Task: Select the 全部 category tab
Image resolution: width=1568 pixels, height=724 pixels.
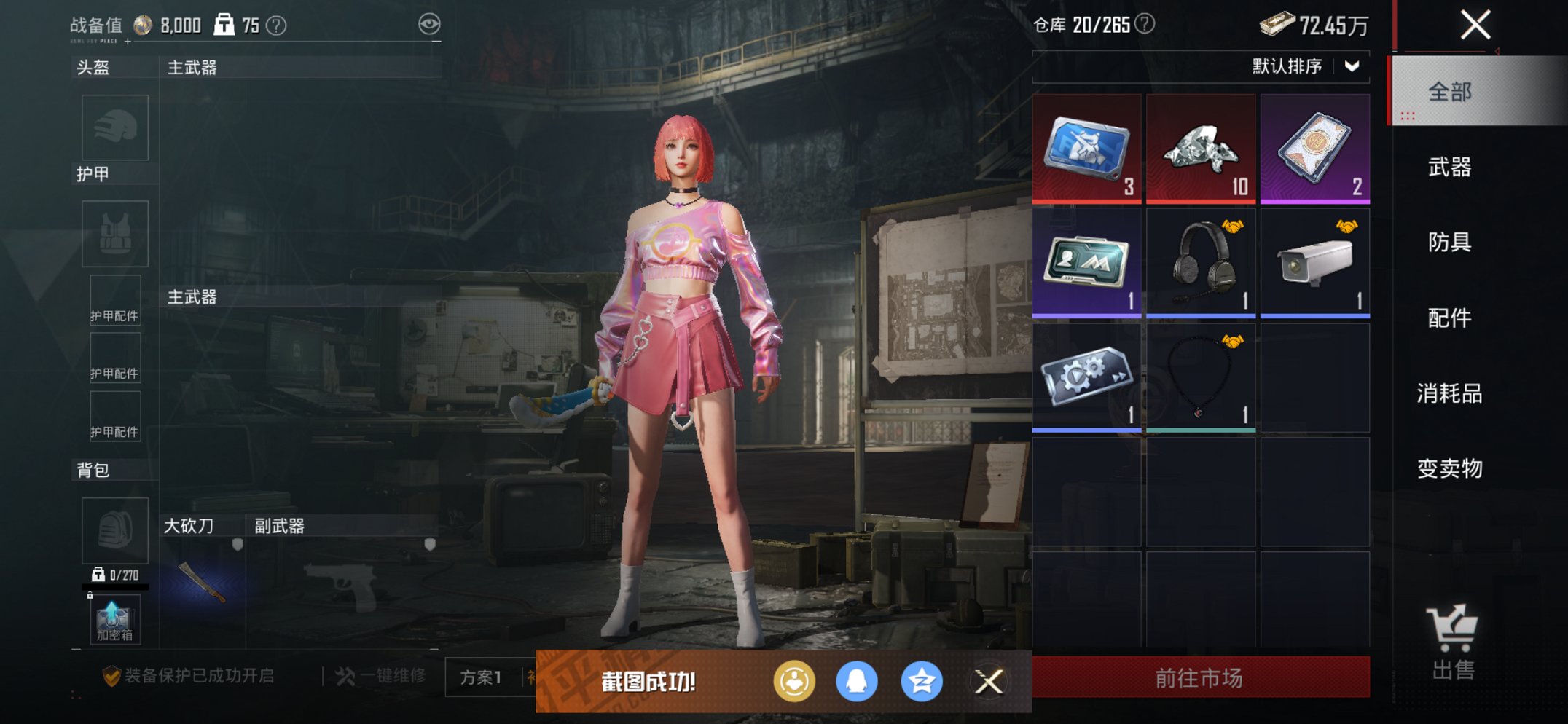Action: pos(1449,93)
